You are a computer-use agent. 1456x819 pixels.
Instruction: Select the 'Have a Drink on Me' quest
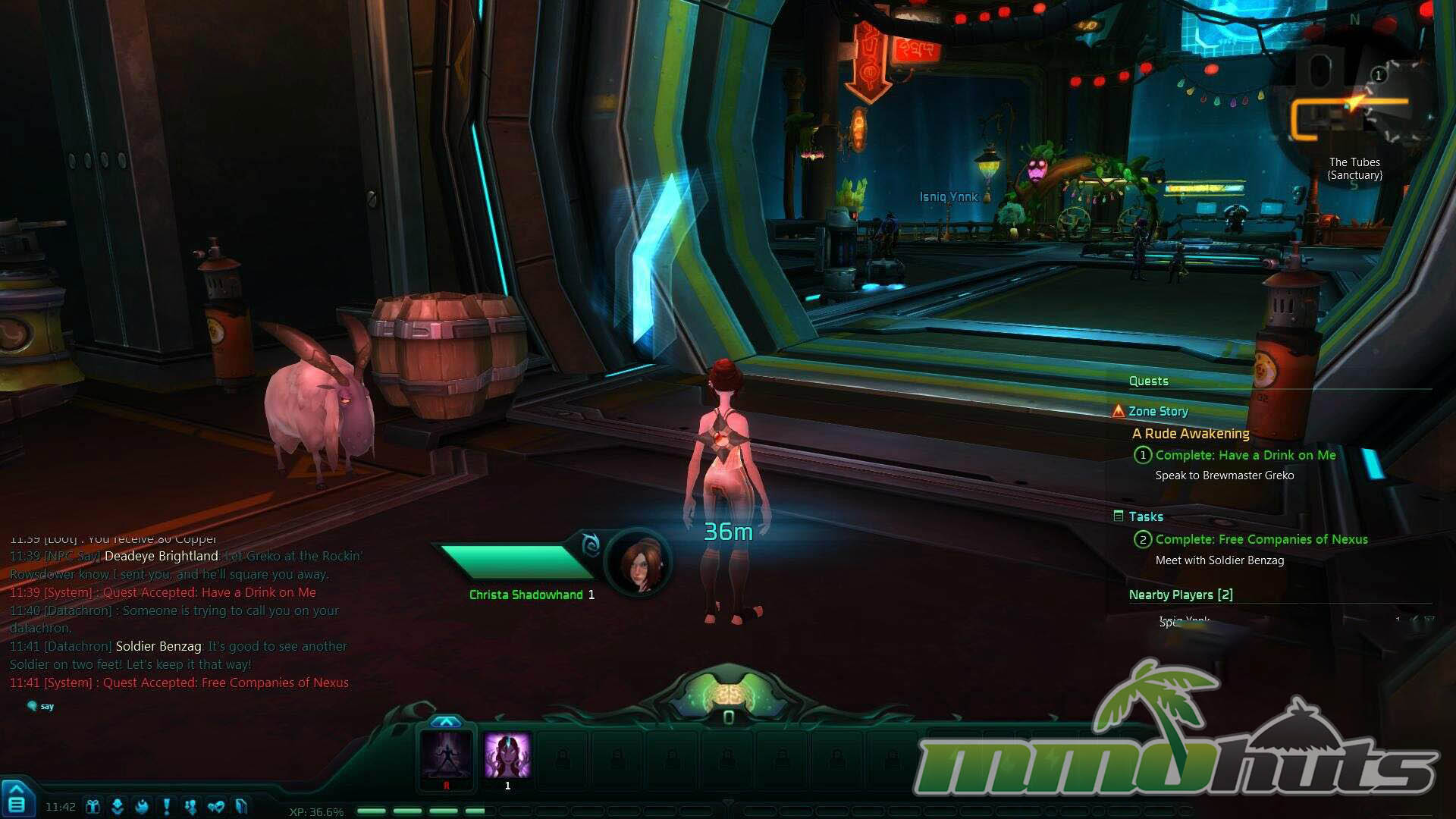pyautogui.click(x=1245, y=455)
